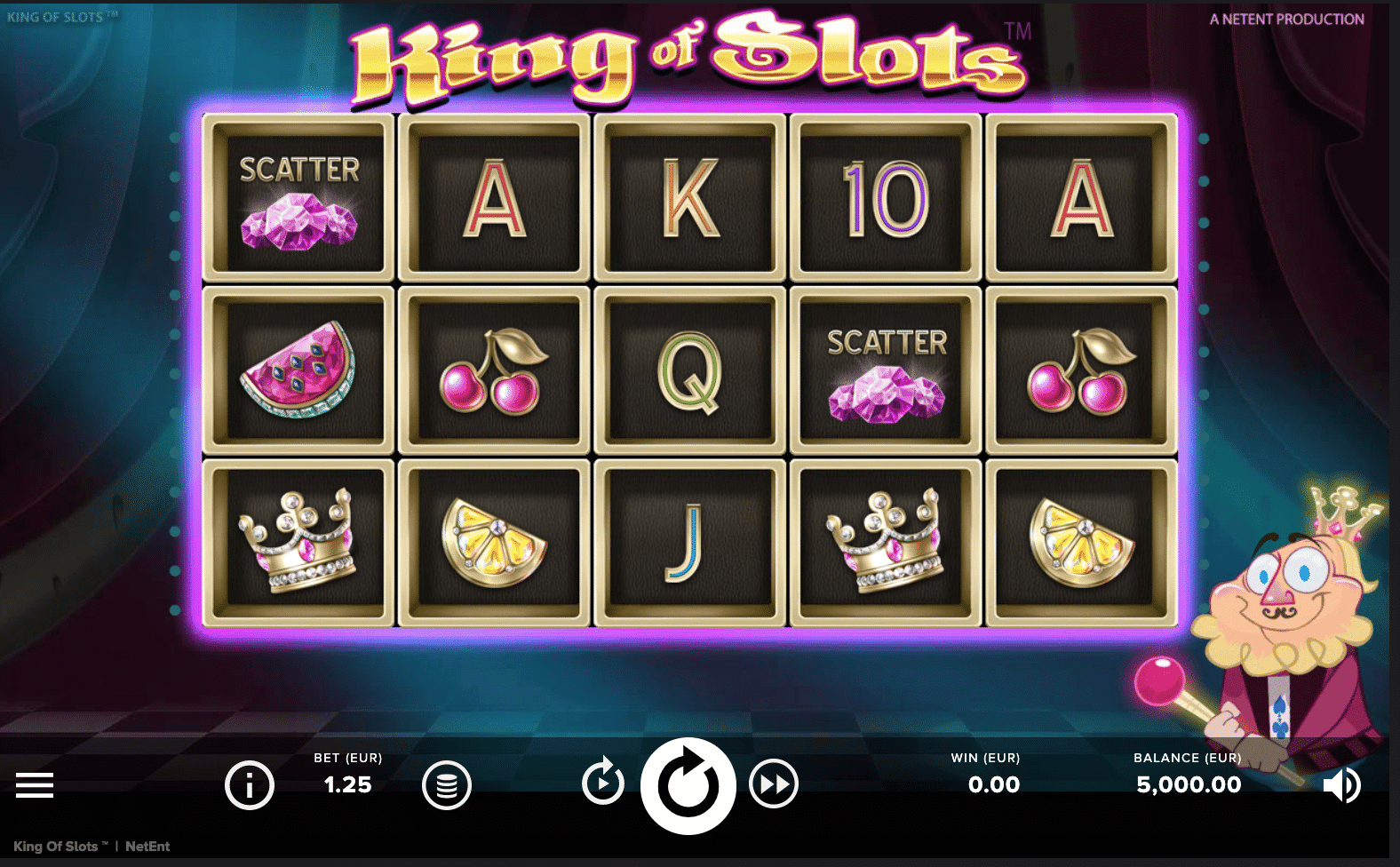Click the King Of Slots footer link
This screenshot has height=867, width=1400.
click(56, 847)
